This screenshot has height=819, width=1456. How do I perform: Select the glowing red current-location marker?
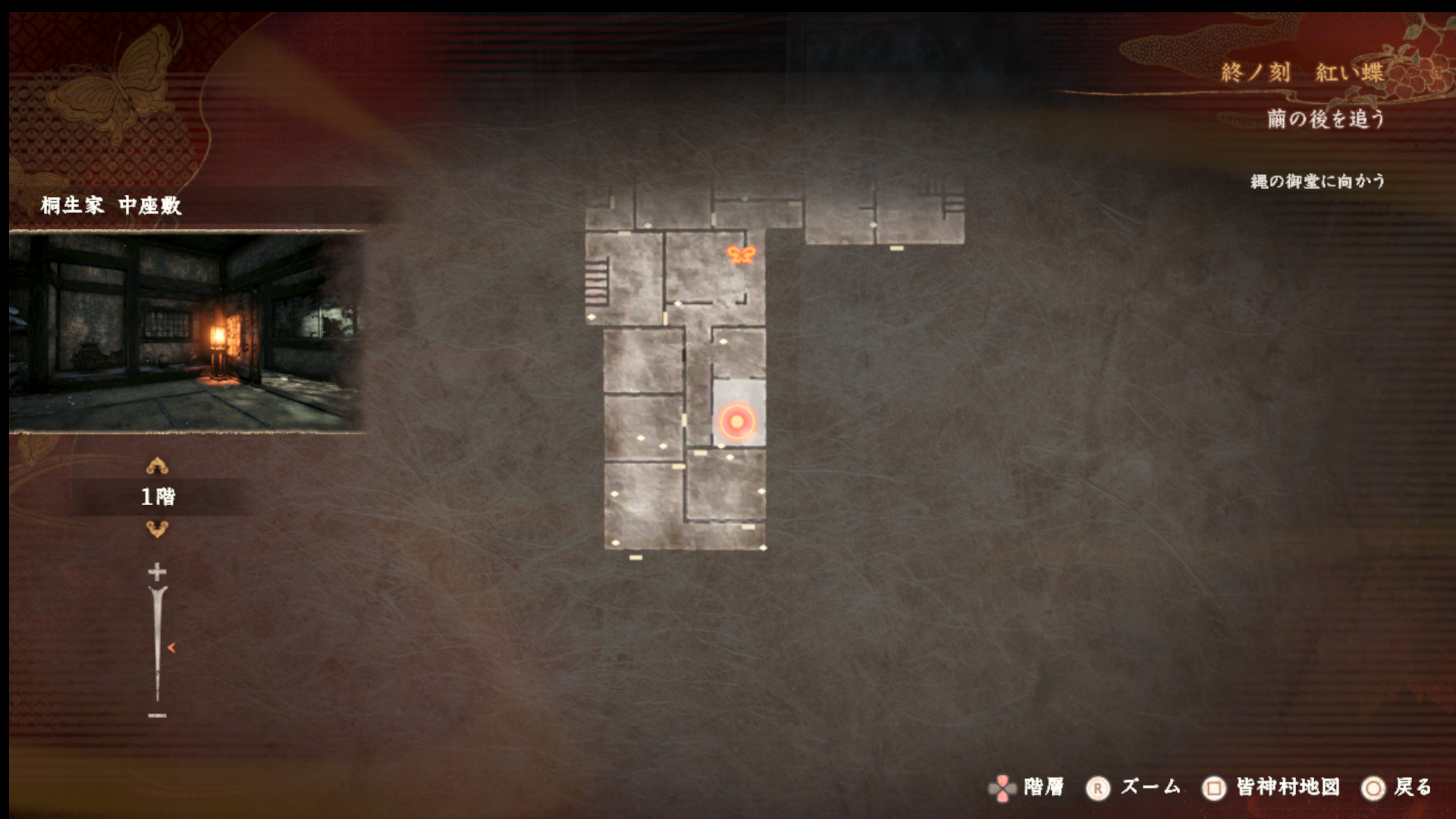(x=736, y=422)
